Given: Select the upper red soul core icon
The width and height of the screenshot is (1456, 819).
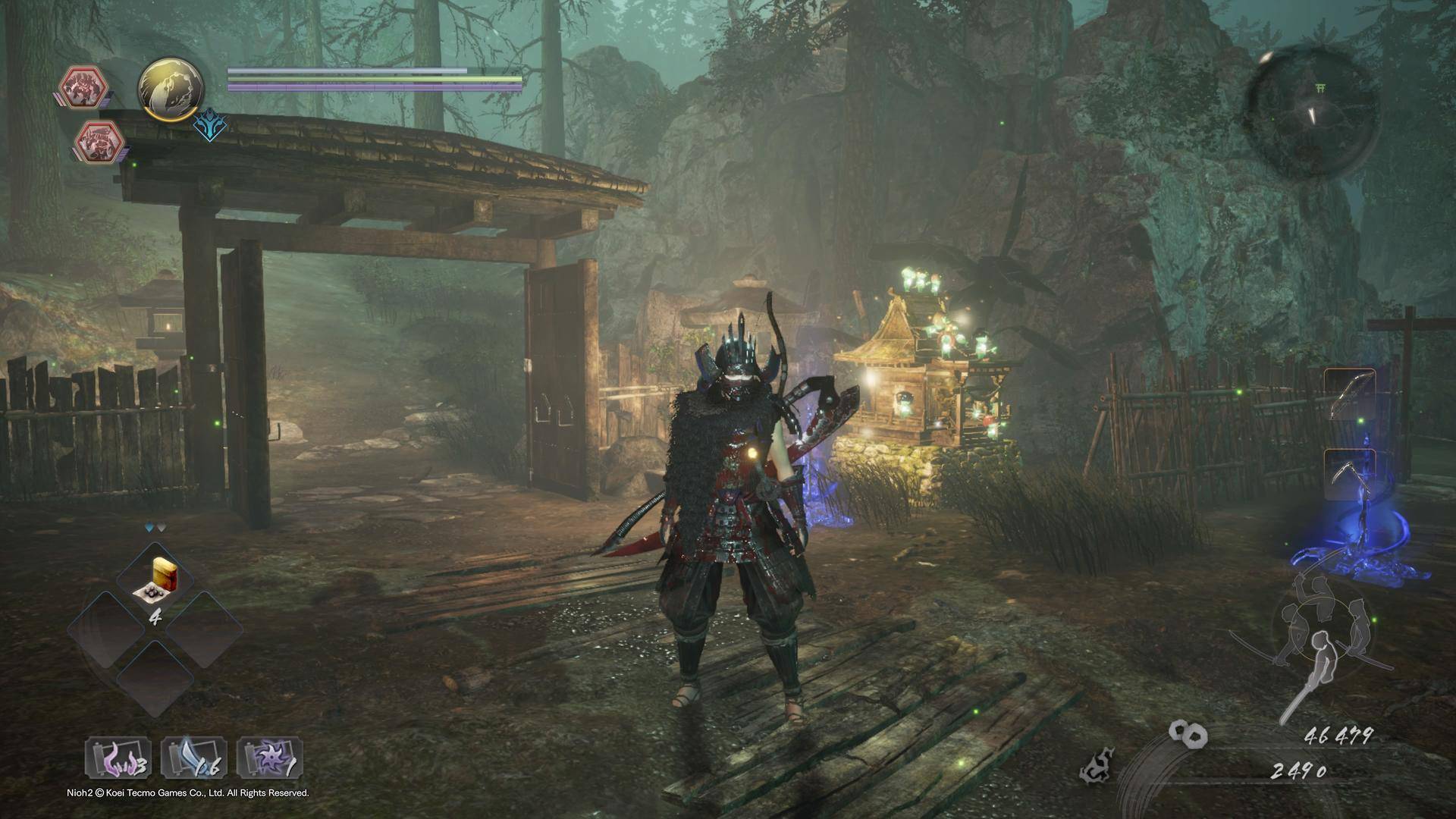Looking at the screenshot, I should coord(85,86).
